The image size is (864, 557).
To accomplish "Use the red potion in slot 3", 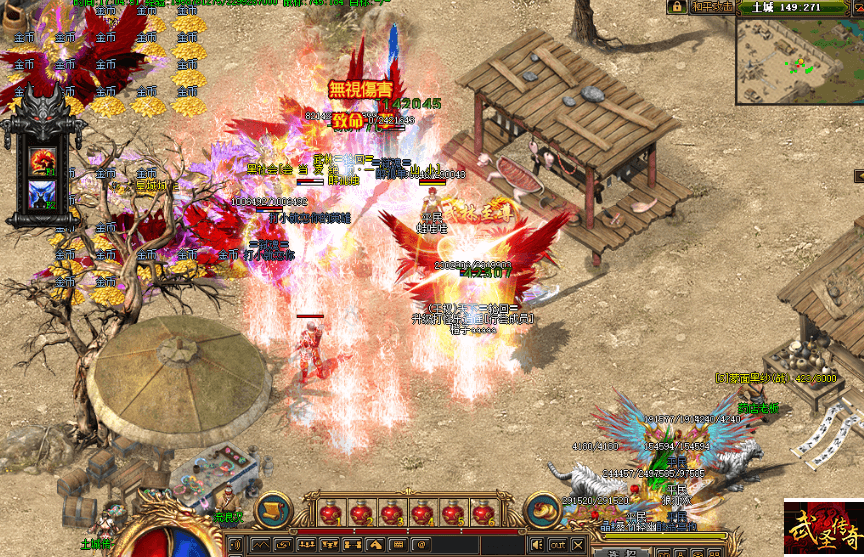I will point(390,514).
